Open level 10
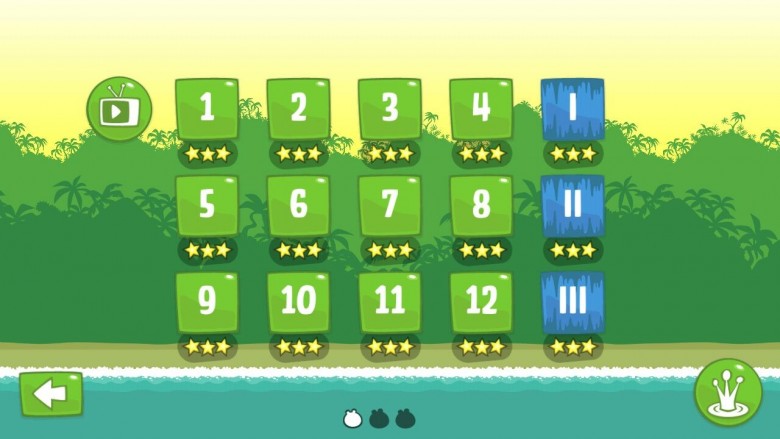Screen dimensions: 780x439 (x=298, y=301)
